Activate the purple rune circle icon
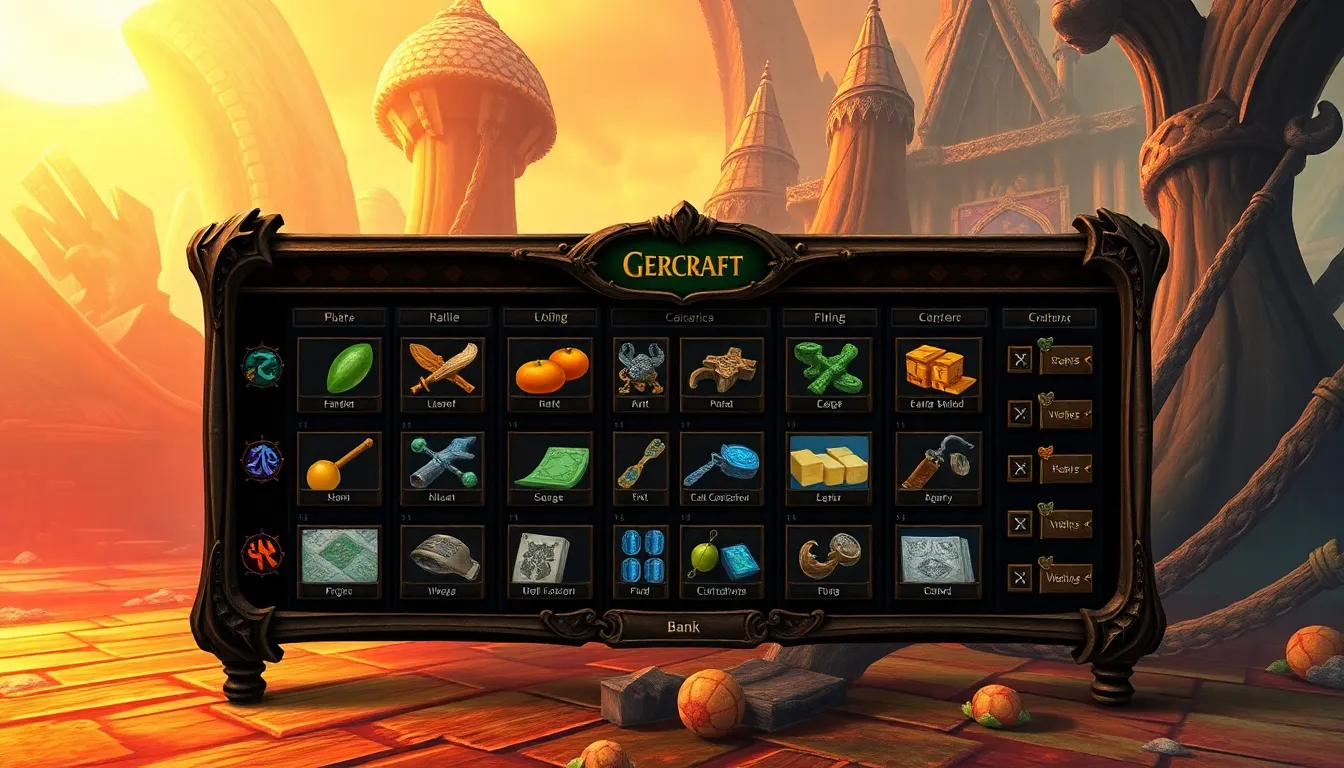Screen dimensions: 1344x768 click(x=263, y=461)
